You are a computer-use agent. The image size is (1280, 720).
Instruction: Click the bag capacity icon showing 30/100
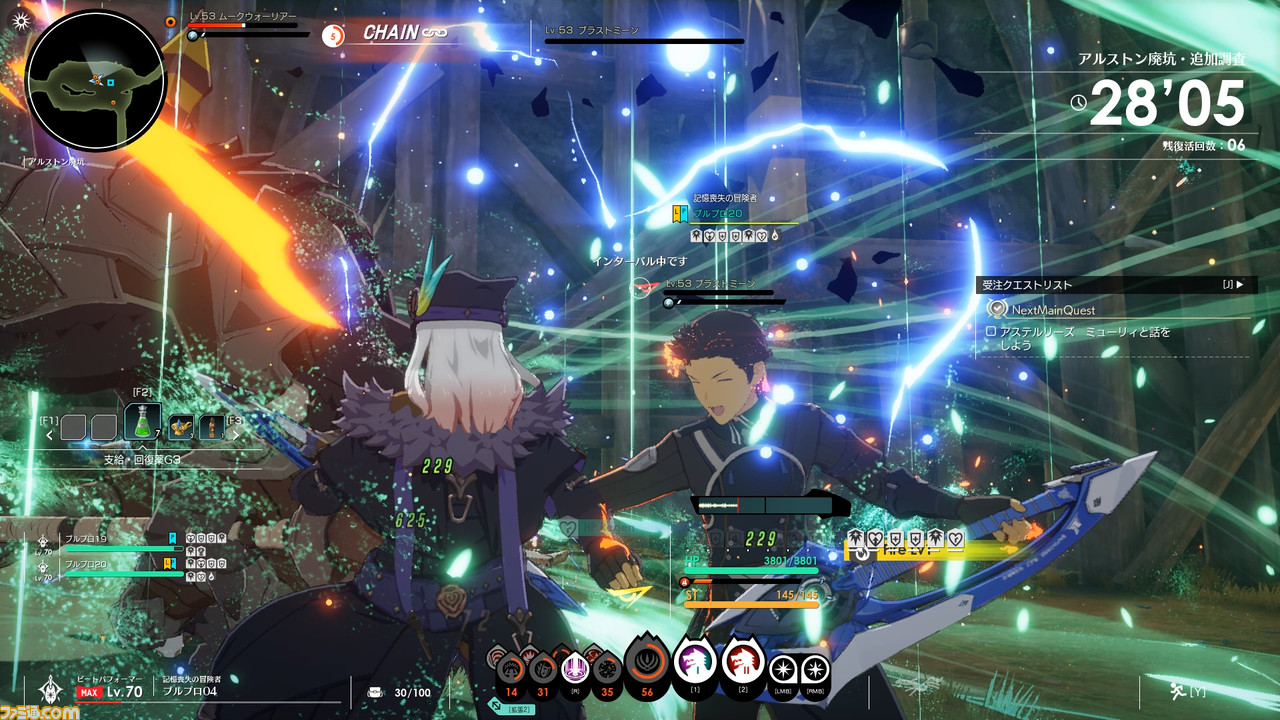coord(375,692)
